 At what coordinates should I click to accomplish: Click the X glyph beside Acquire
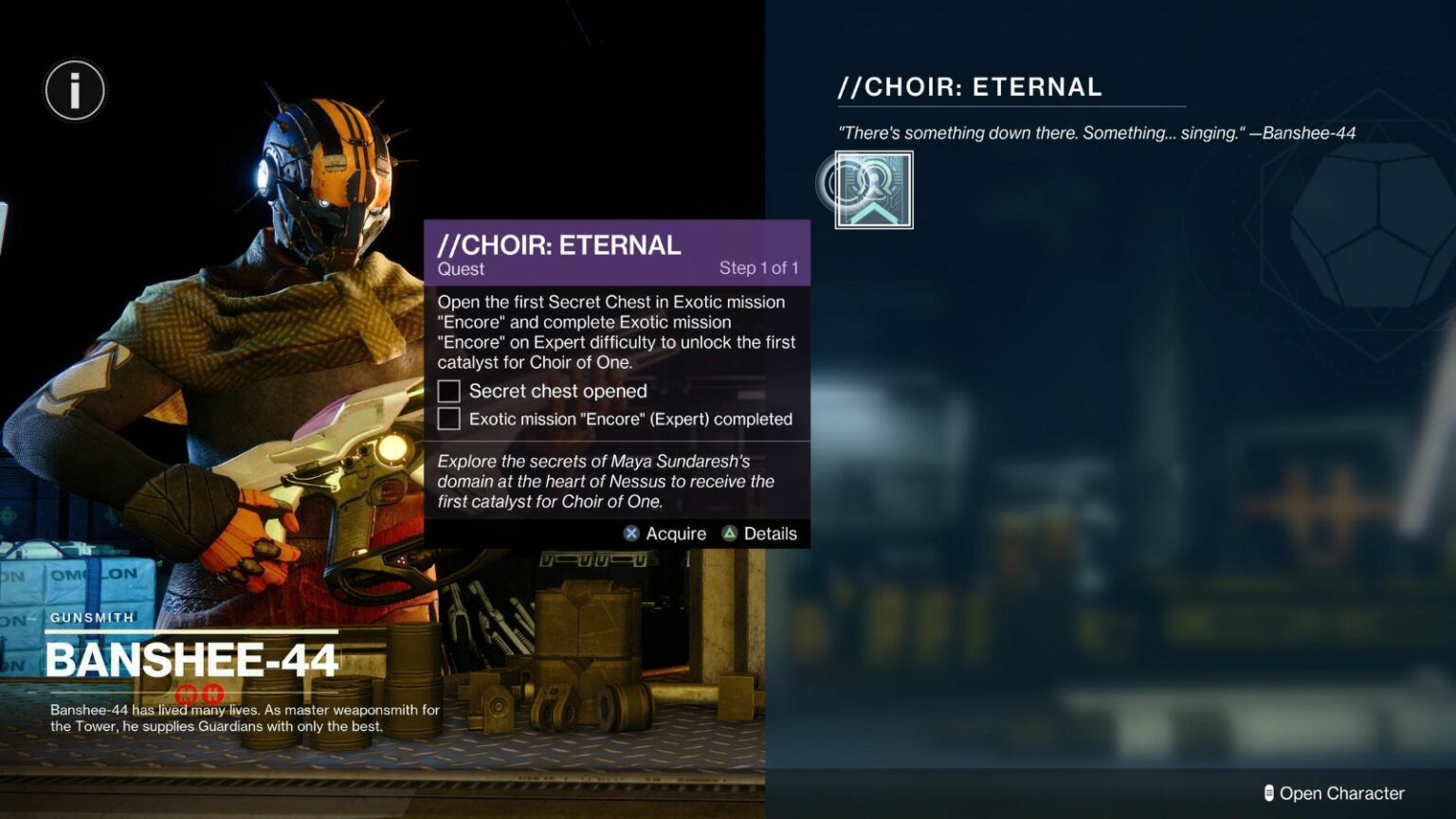click(x=631, y=533)
